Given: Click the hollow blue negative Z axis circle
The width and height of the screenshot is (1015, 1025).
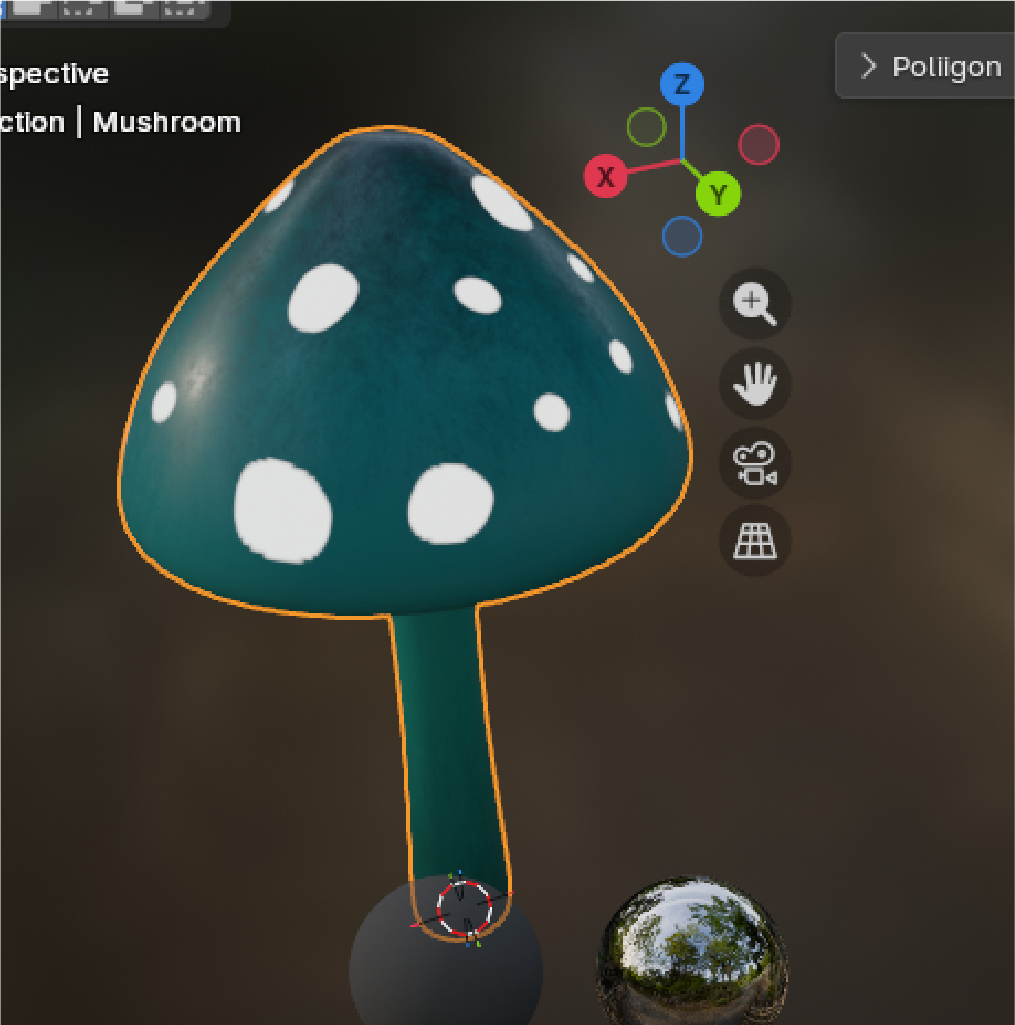Looking at the screenshot, I should (682, 236).
